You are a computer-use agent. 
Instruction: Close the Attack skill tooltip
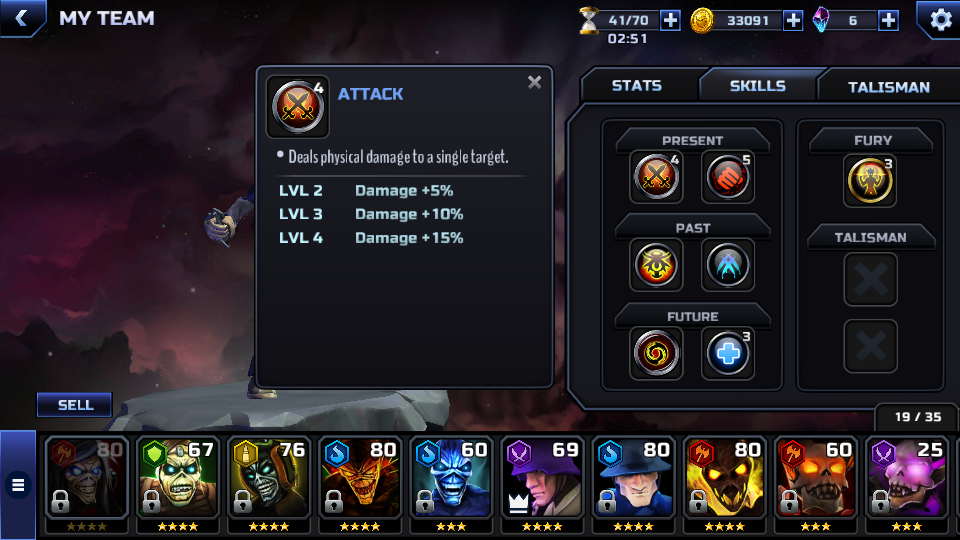point(535,83)
